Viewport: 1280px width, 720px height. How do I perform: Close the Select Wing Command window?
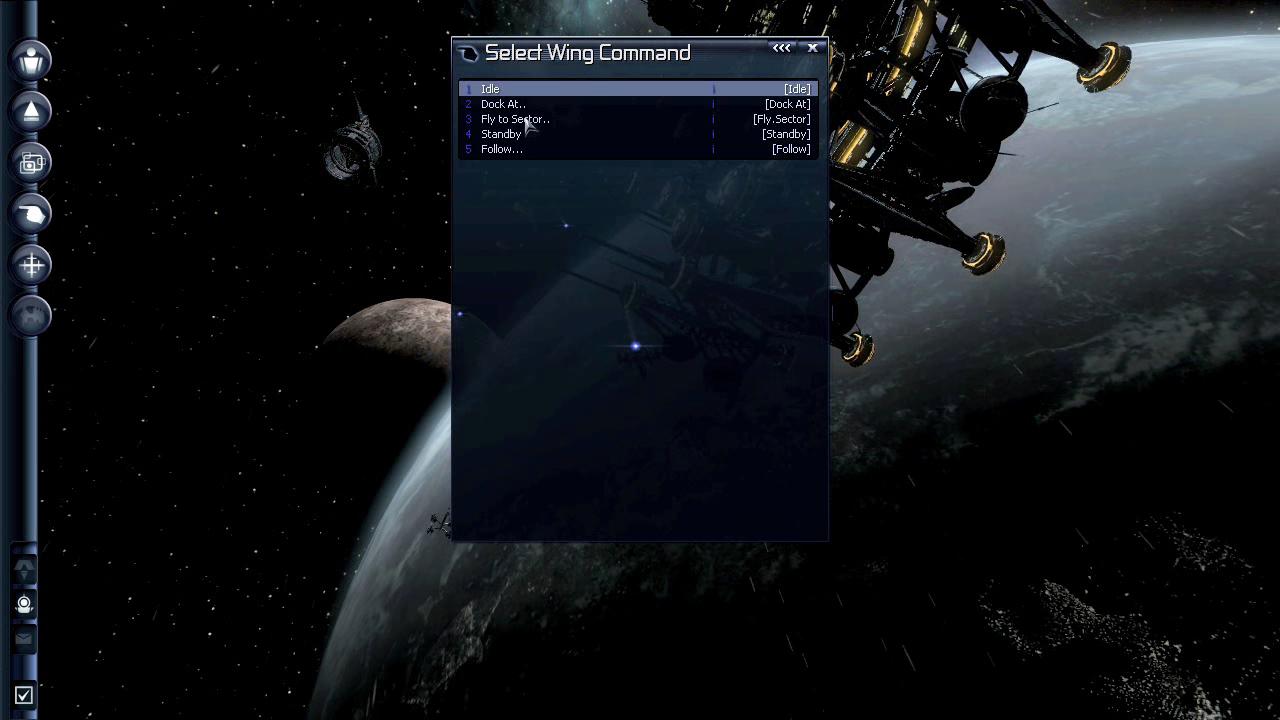coord(813,48)
